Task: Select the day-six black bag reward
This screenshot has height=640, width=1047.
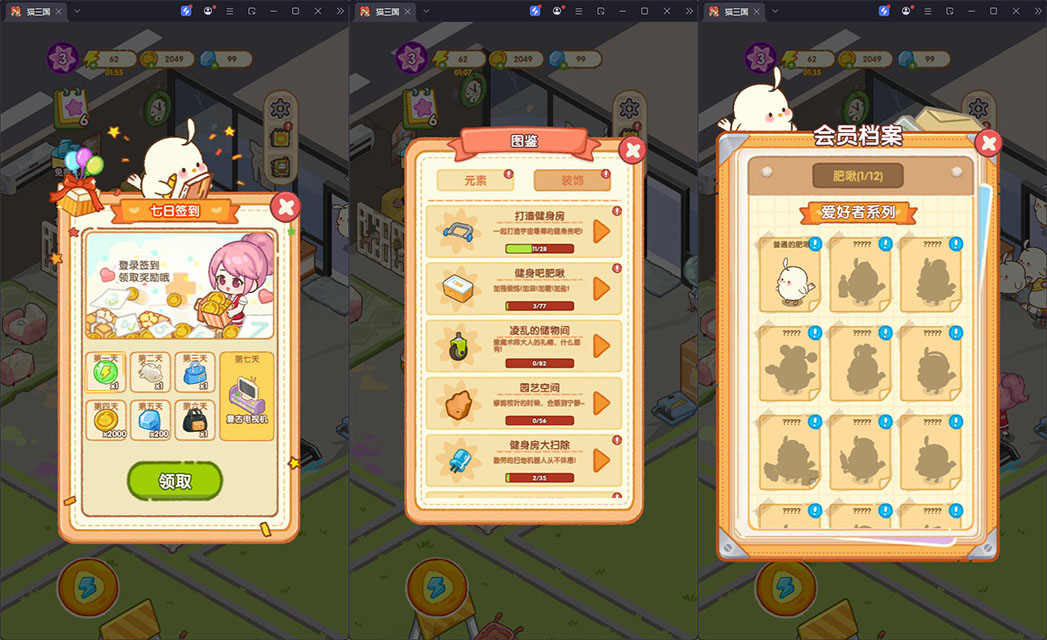Action: pyautogui.click(x=195, y=420)
